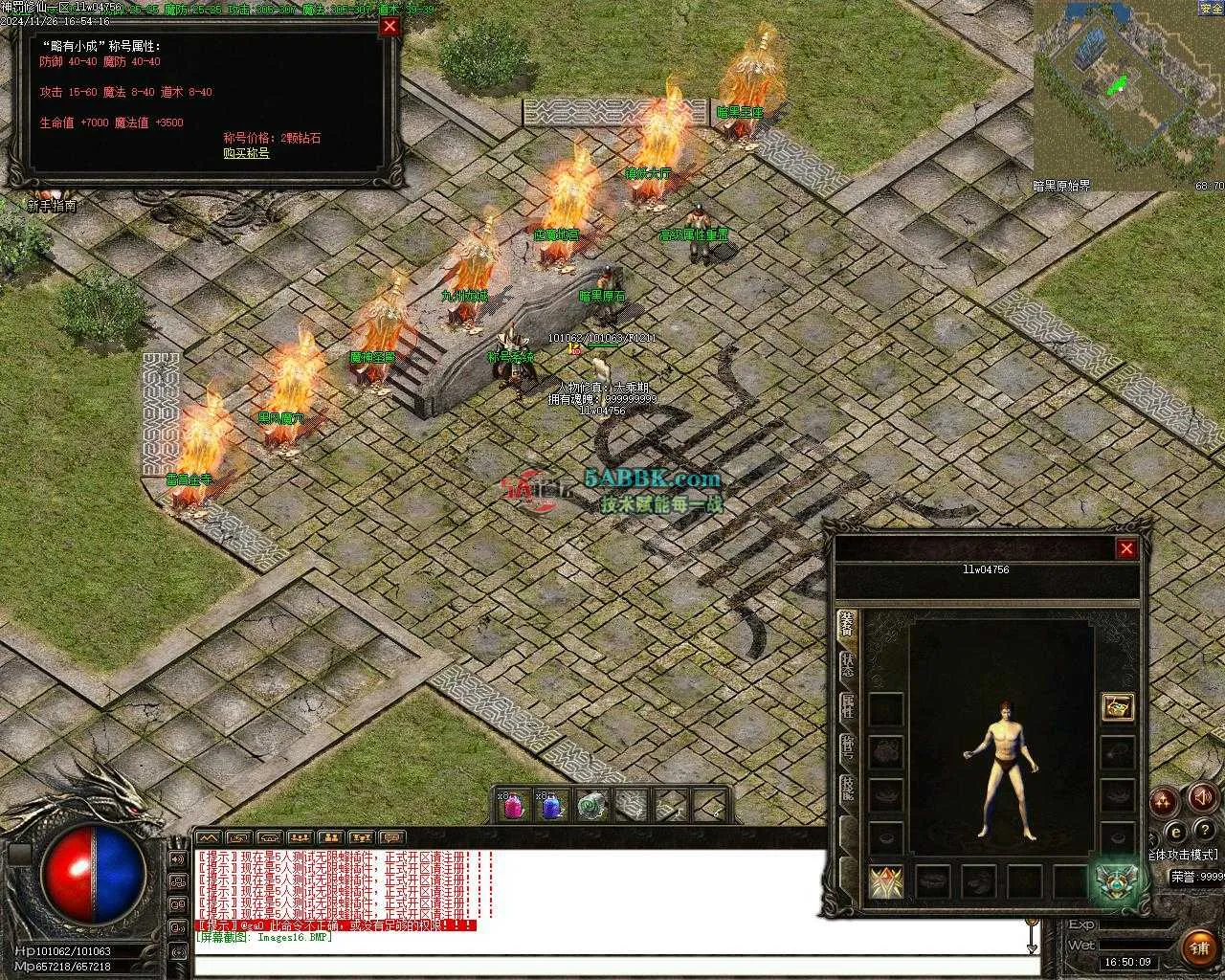The width and height of the screenshot is (1225, 980).
Task: Select the green scroll hotbar slot
Action: [591, 806]
